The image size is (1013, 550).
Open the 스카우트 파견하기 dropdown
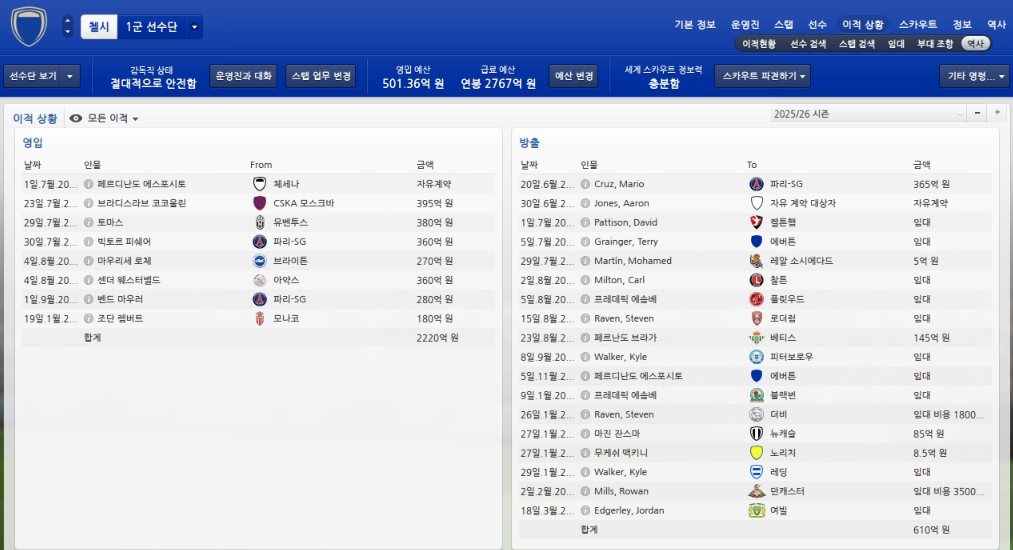click(x=762, y=76)
